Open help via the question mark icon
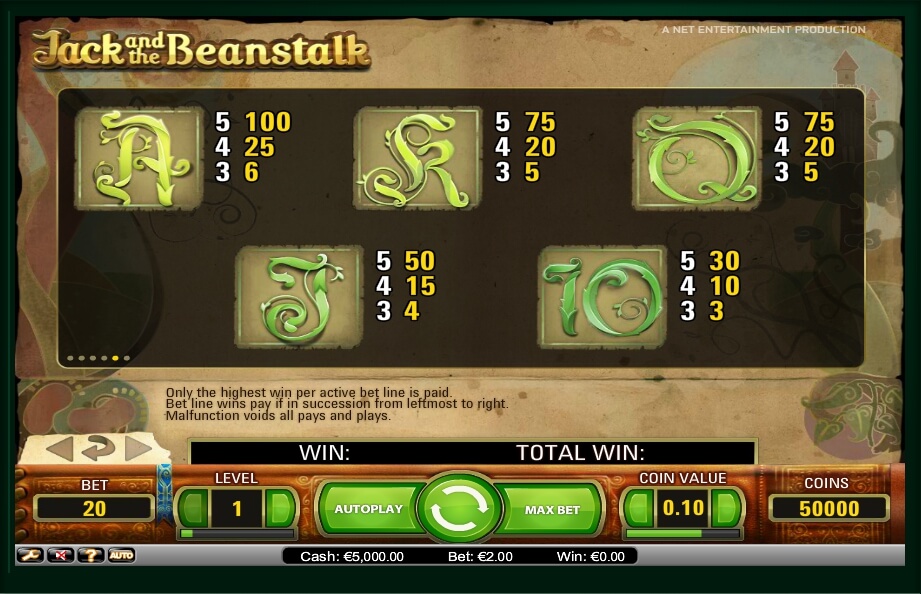 pyautogui.click(x=90, y=555)
